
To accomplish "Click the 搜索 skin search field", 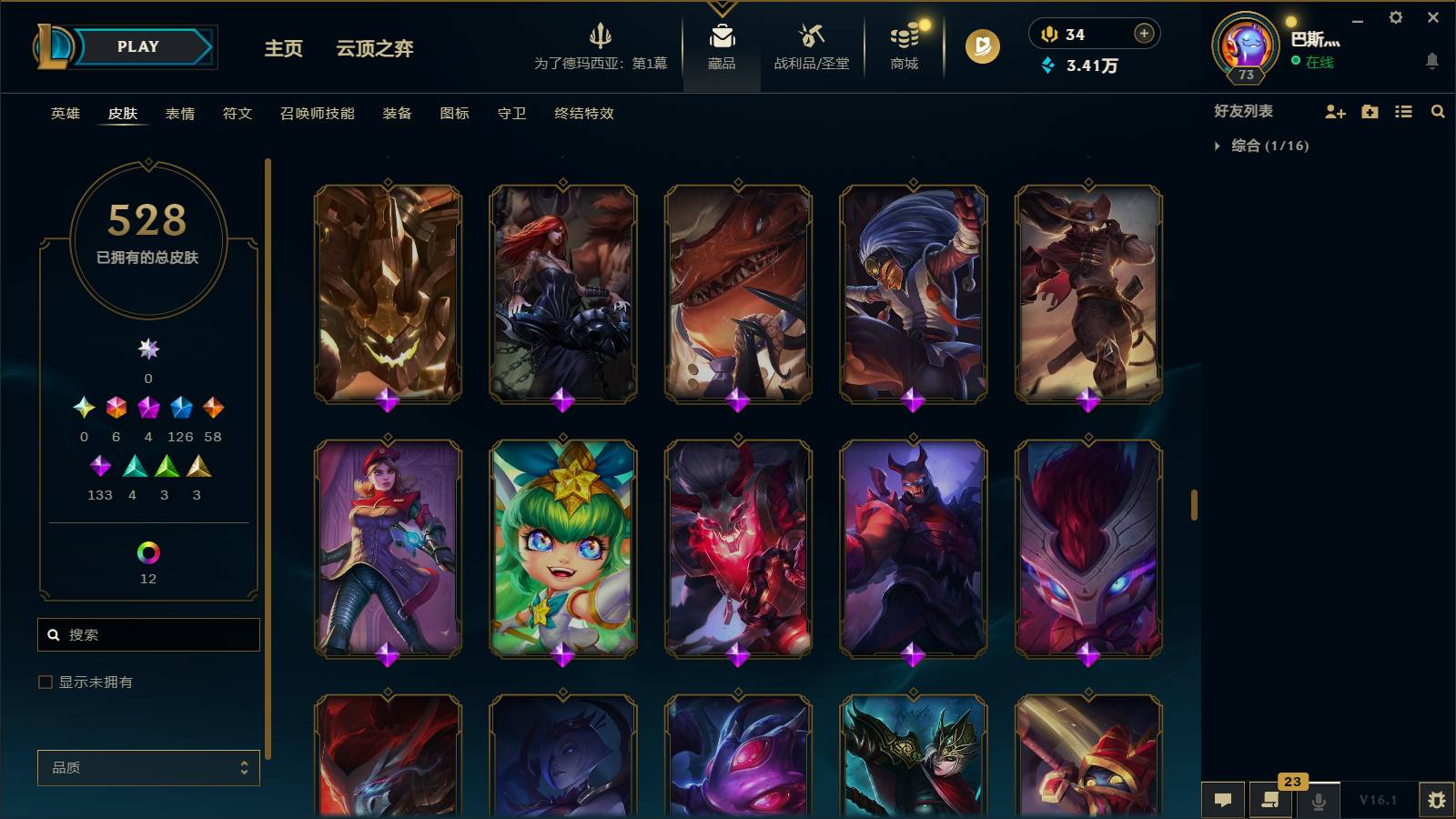I will (148, 634).
